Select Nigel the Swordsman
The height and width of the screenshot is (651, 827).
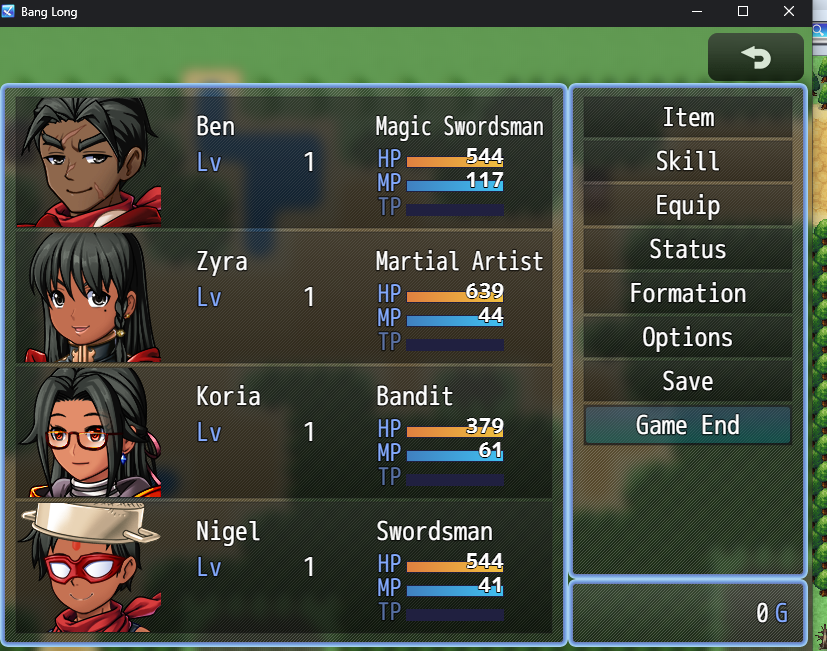click(x=284, y=567)
